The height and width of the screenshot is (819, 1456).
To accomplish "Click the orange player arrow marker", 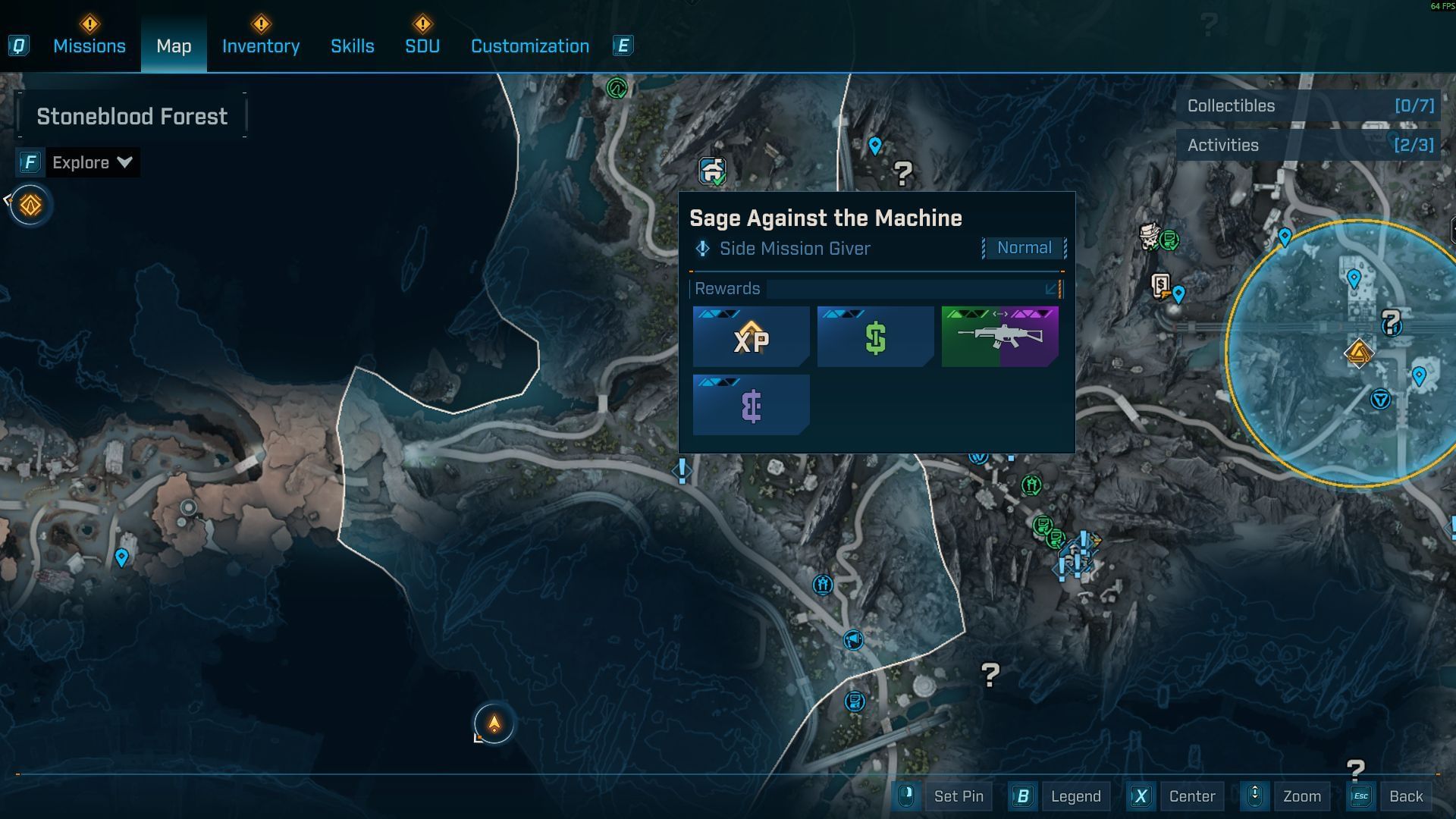I will tap(494, 723).
